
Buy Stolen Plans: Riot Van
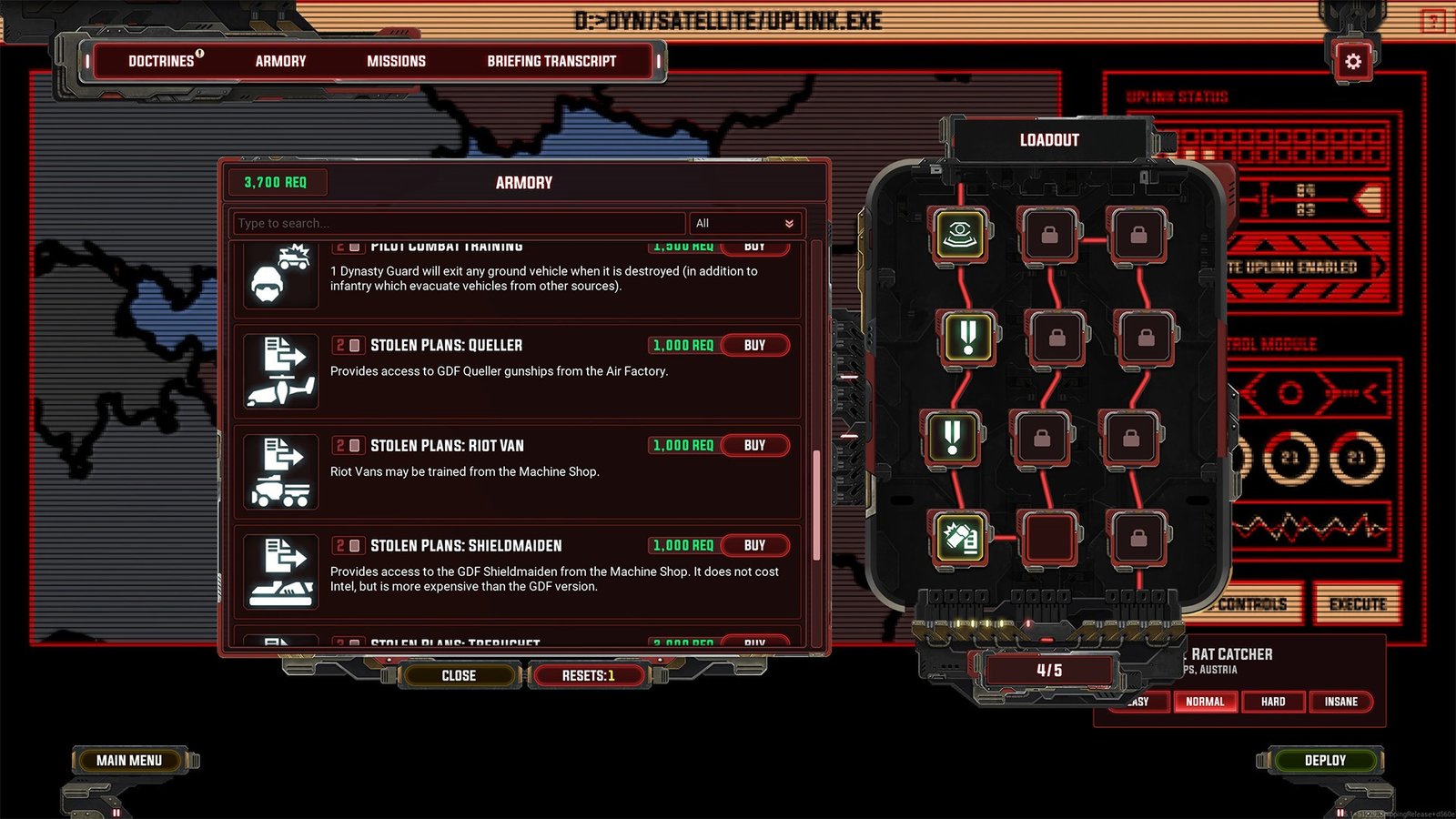(754, 446)
